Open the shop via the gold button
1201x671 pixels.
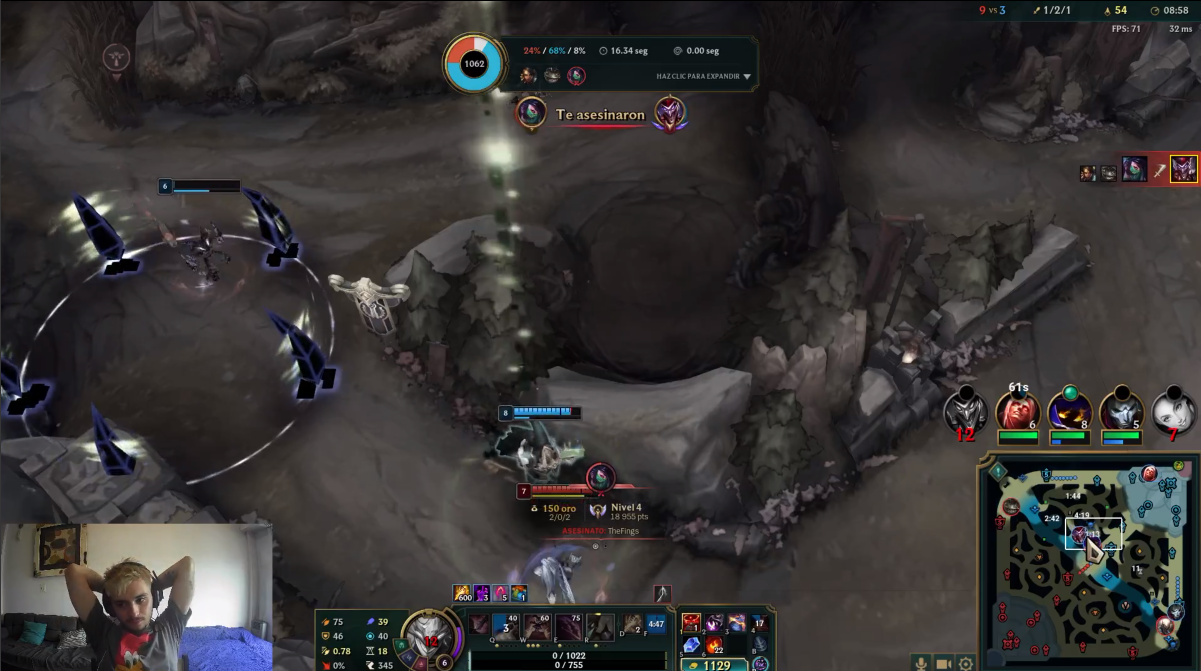click(x=712, y=665)
